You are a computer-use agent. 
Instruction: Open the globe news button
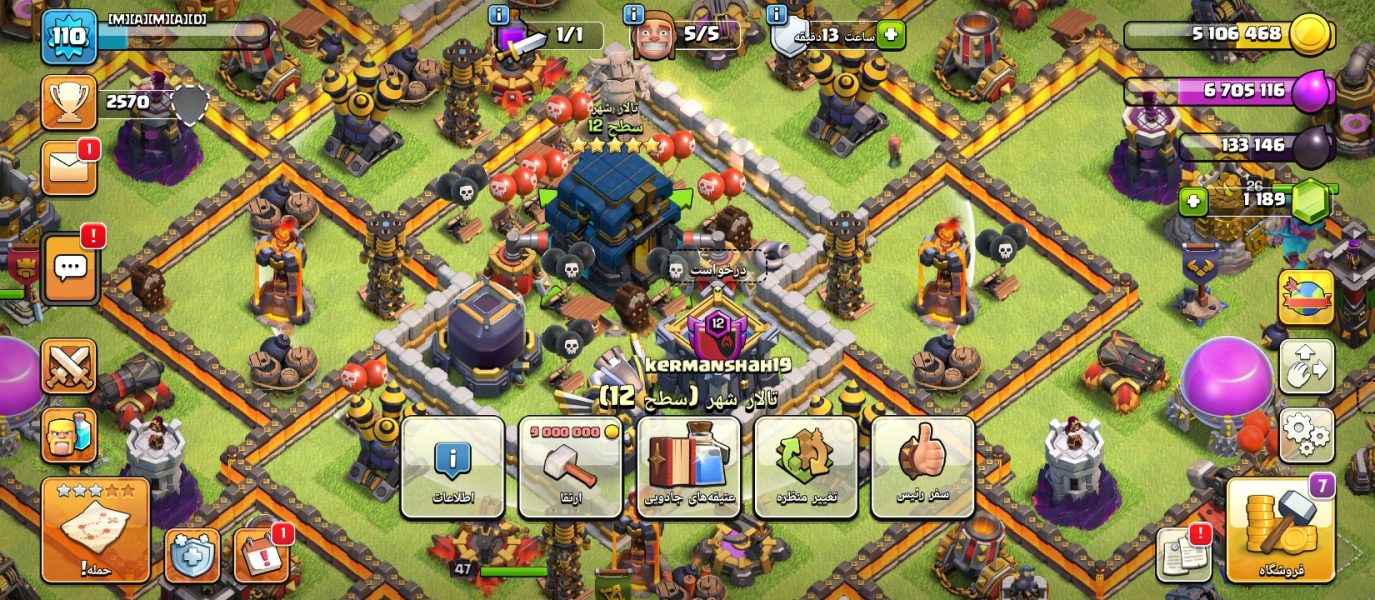pyautogui.click(x=1306, y=297)
